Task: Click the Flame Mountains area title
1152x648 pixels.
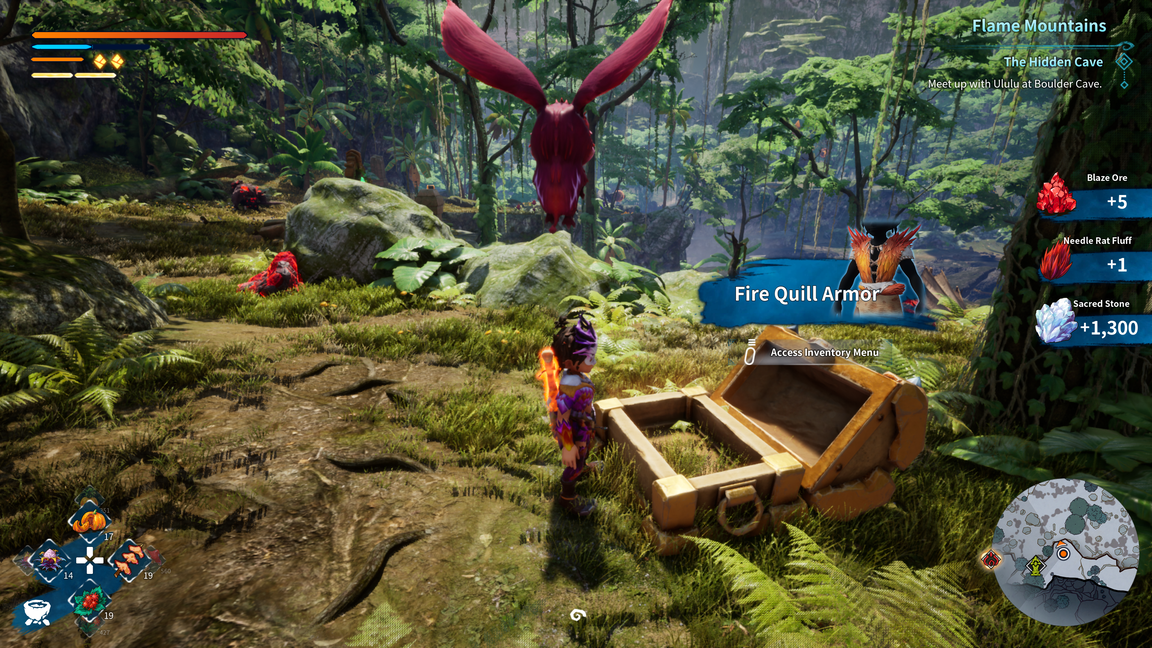Action: click(x=1039, y=26)
